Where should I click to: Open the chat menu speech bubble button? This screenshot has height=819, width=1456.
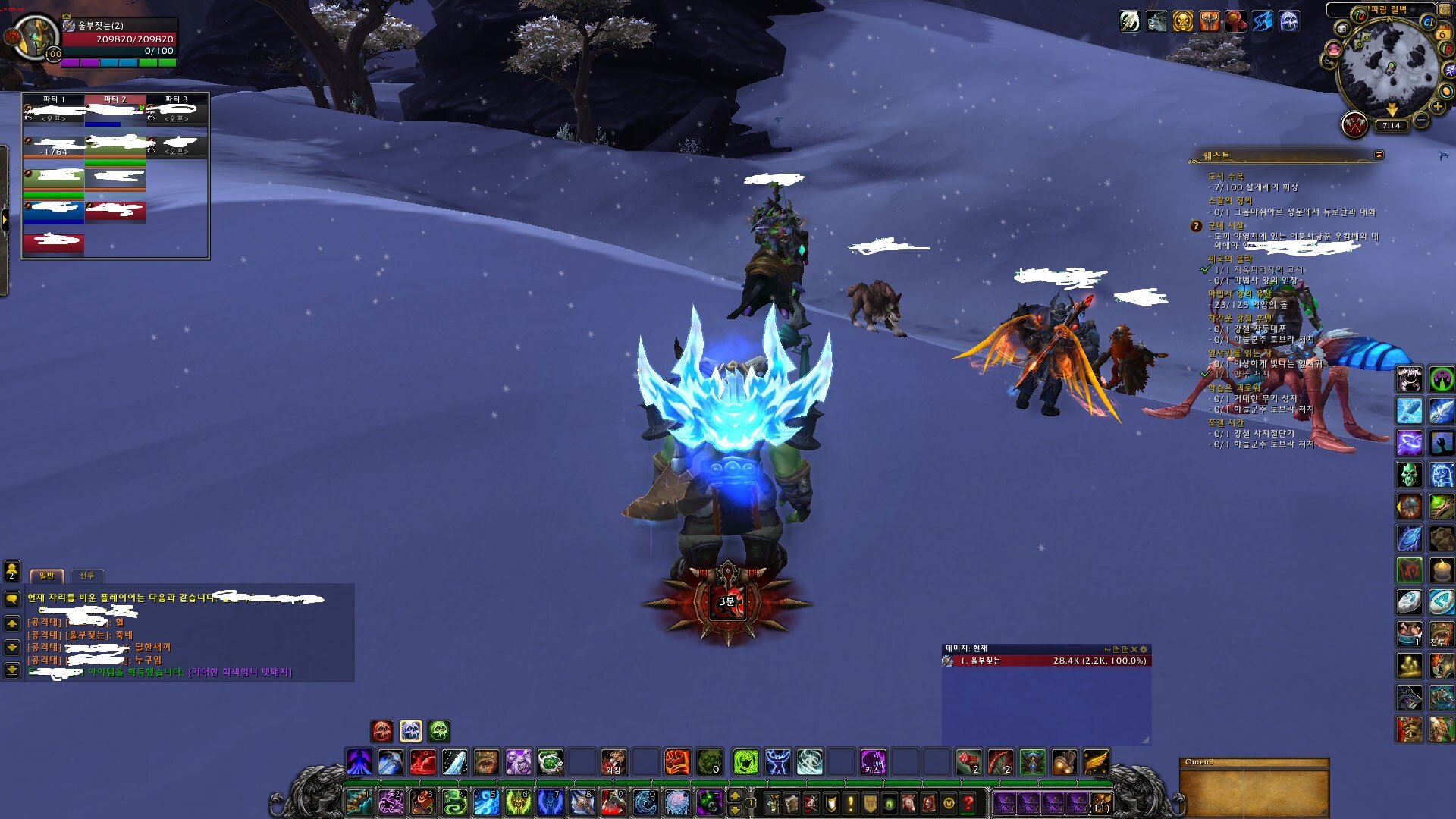(x=12, y=599)
